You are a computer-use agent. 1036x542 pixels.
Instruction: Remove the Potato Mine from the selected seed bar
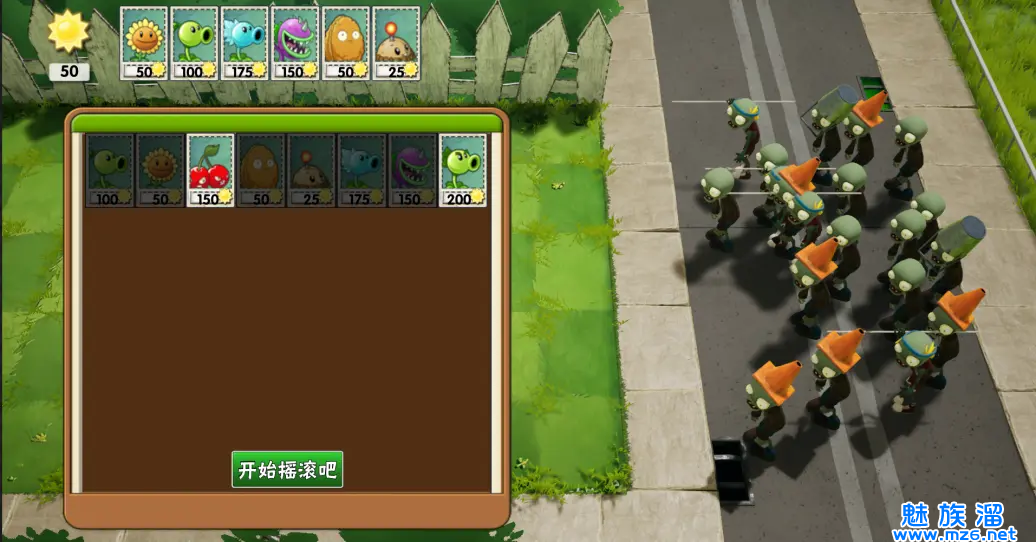(396, 43)
